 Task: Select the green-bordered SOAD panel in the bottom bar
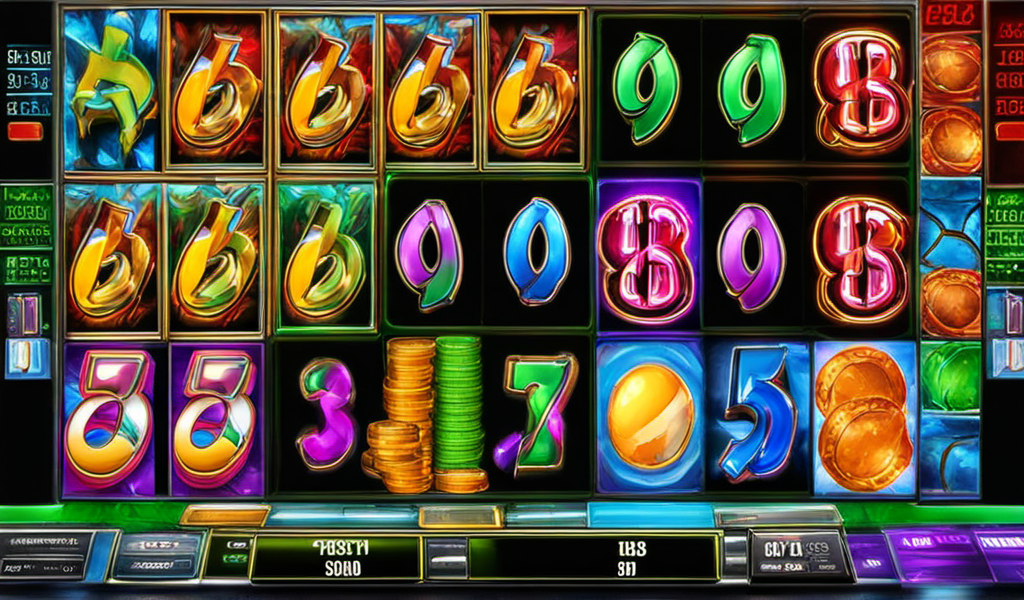click(x=335, y=558)
